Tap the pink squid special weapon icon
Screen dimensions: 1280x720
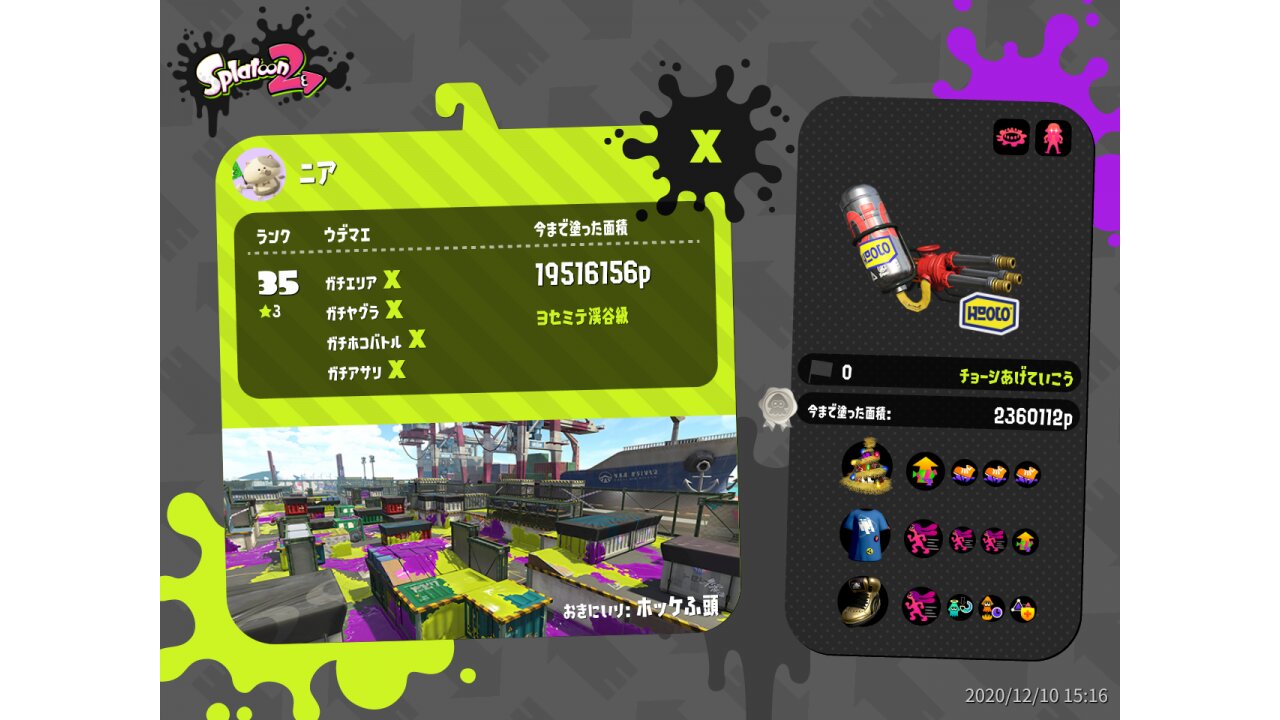(1053, 138)
